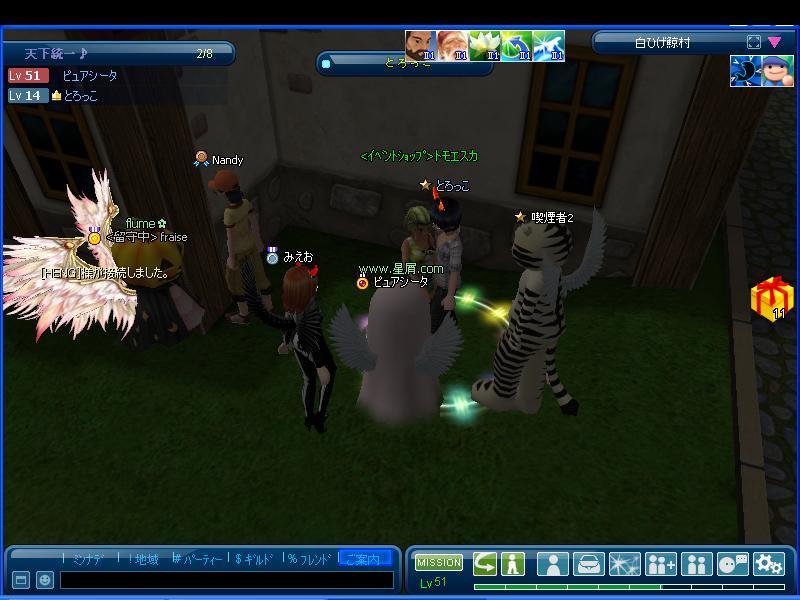800x600 pixels.
Task: Open the speech bubble emote icon
Action: click(732, 564)
